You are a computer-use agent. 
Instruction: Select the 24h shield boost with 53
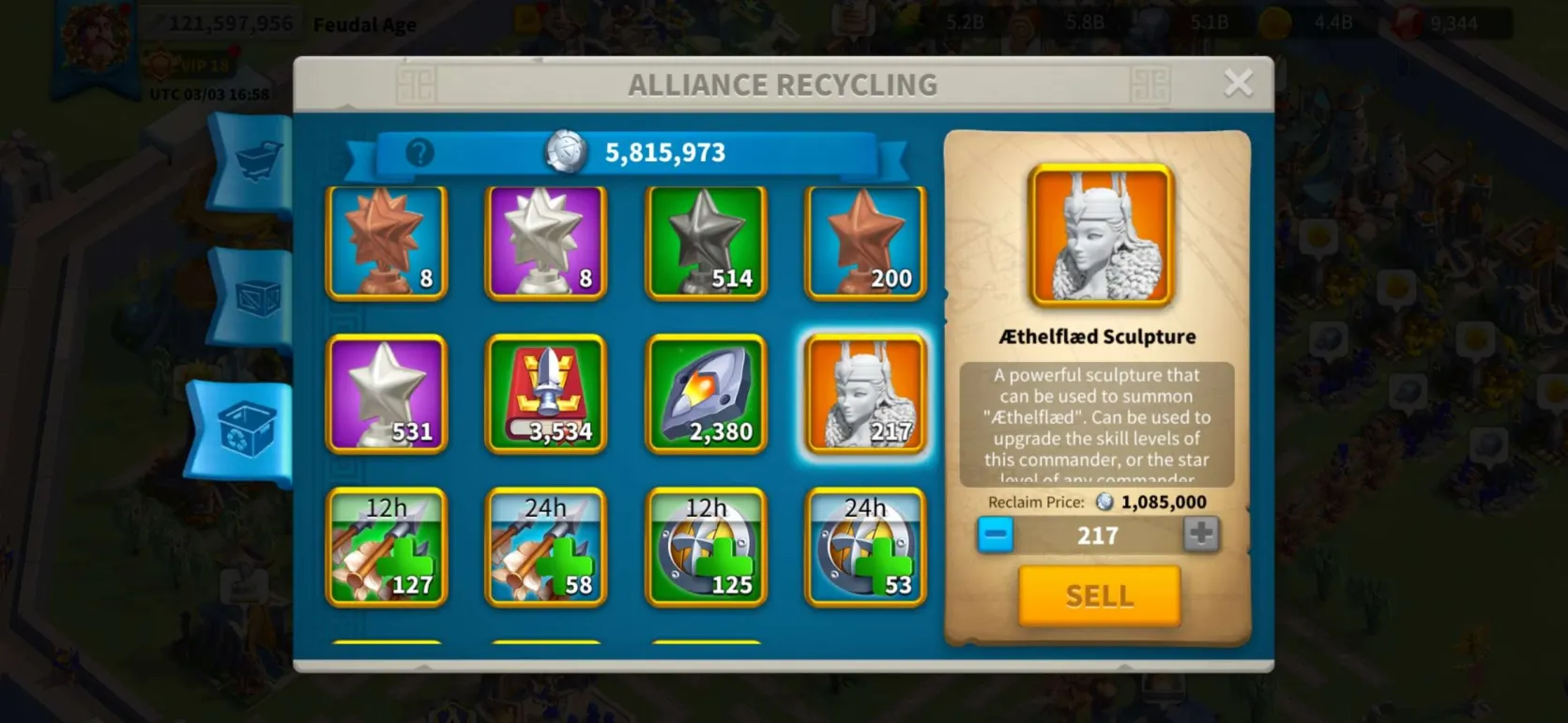click(x=865, y=548)
